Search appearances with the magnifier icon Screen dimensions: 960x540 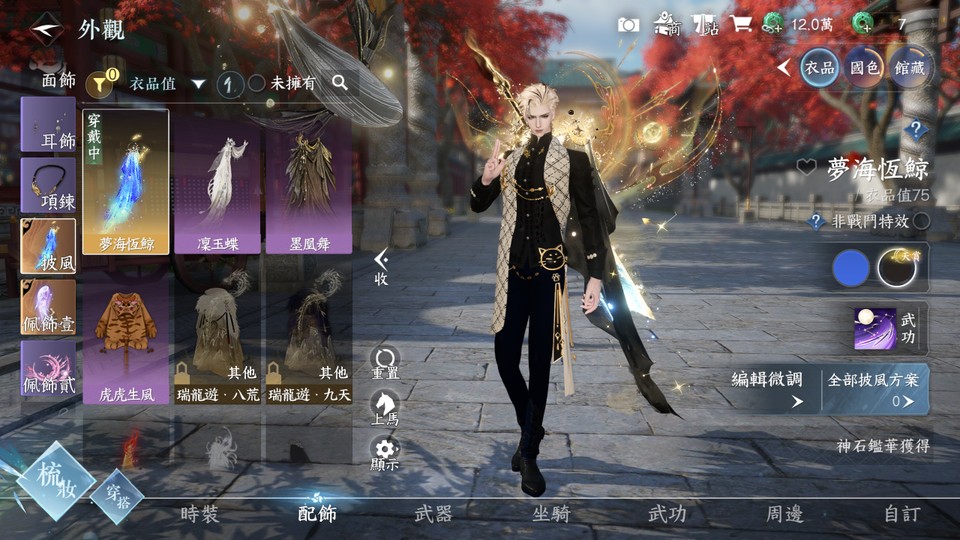point(340,83)
